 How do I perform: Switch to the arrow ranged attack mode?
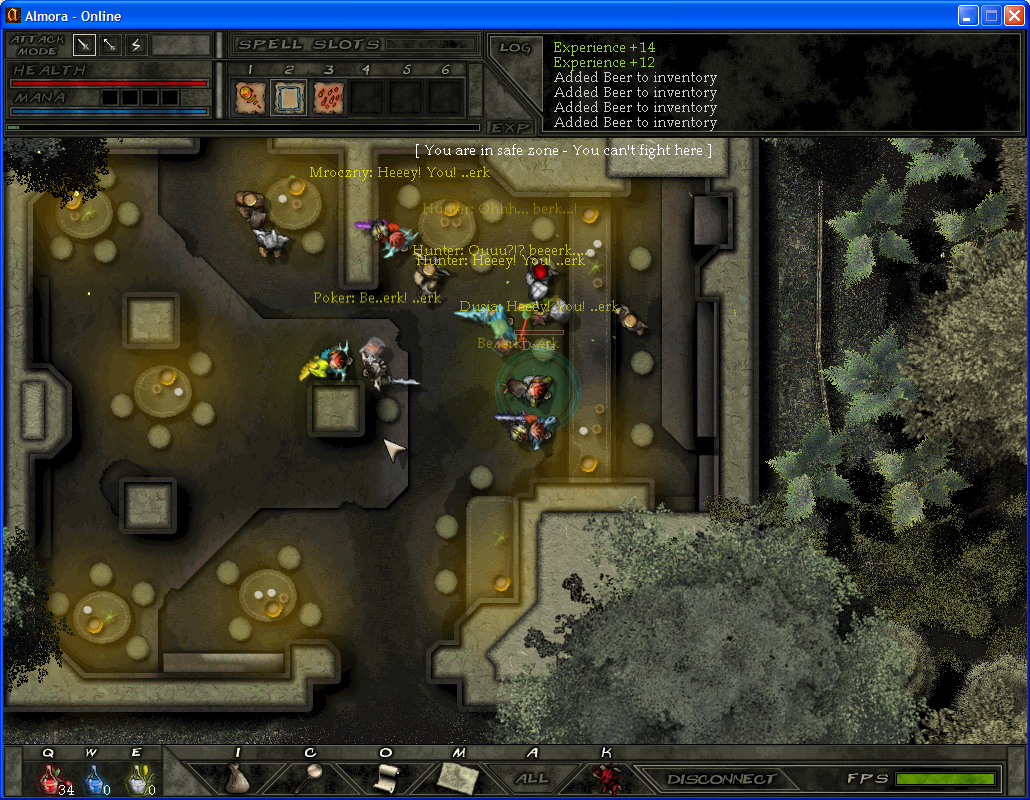point(110,45)
